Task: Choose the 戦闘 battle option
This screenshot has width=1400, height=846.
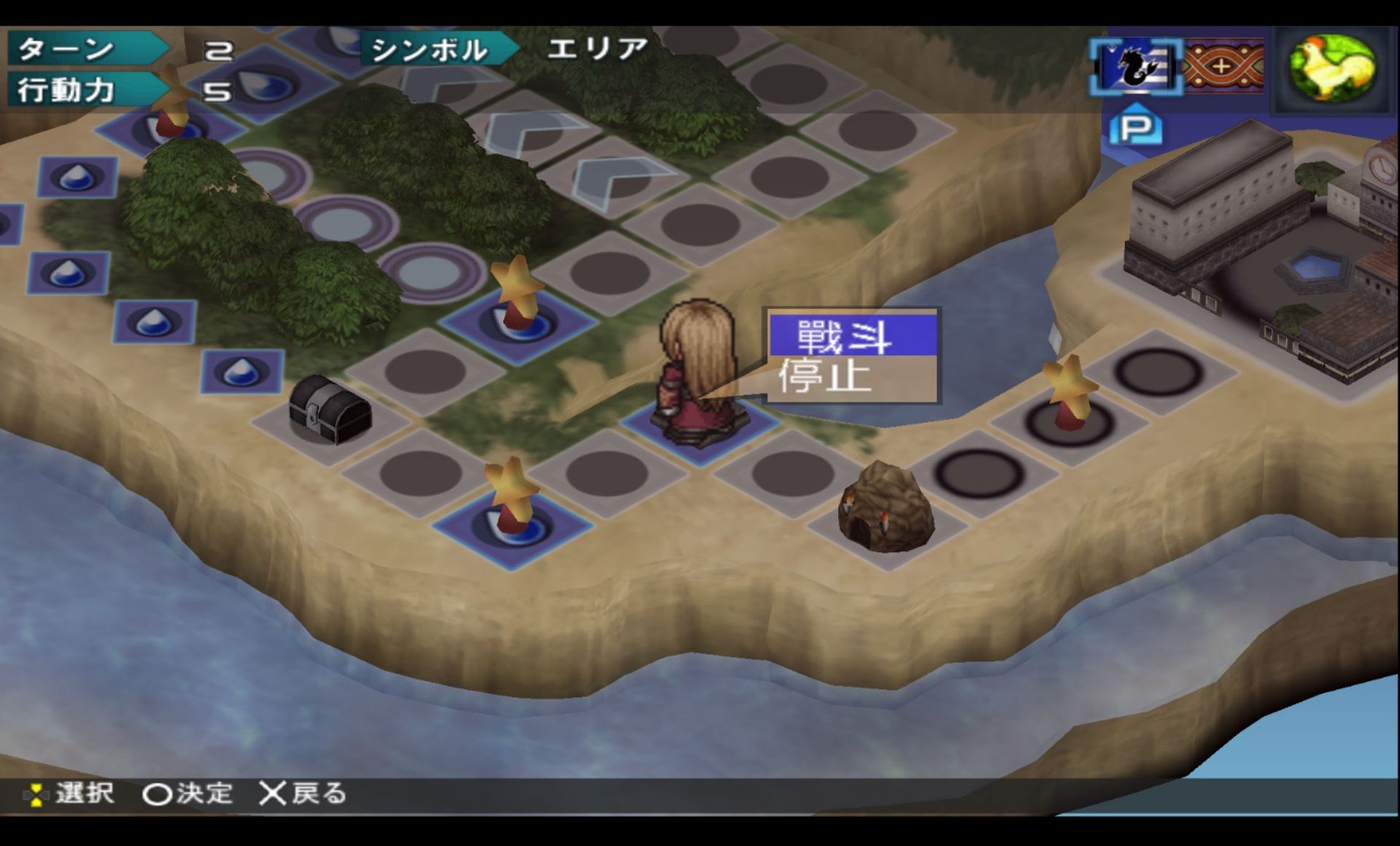Action: coord(852,336)
